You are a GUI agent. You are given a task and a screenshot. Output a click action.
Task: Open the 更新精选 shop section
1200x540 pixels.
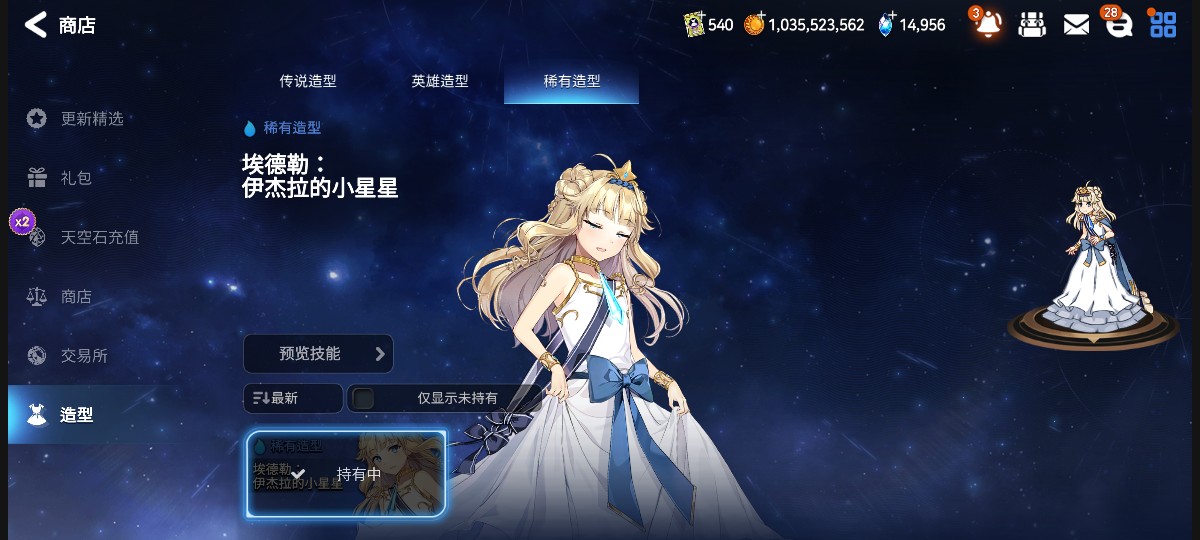click(x=91, y=118)
